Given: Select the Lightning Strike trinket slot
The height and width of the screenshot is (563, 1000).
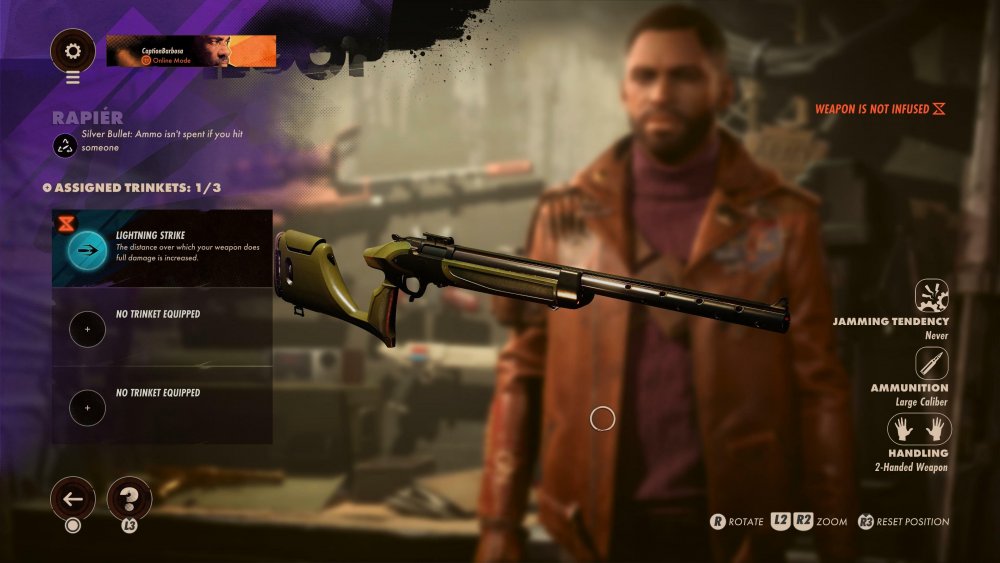Looking at the screenshot, I should tap(161, 249).
